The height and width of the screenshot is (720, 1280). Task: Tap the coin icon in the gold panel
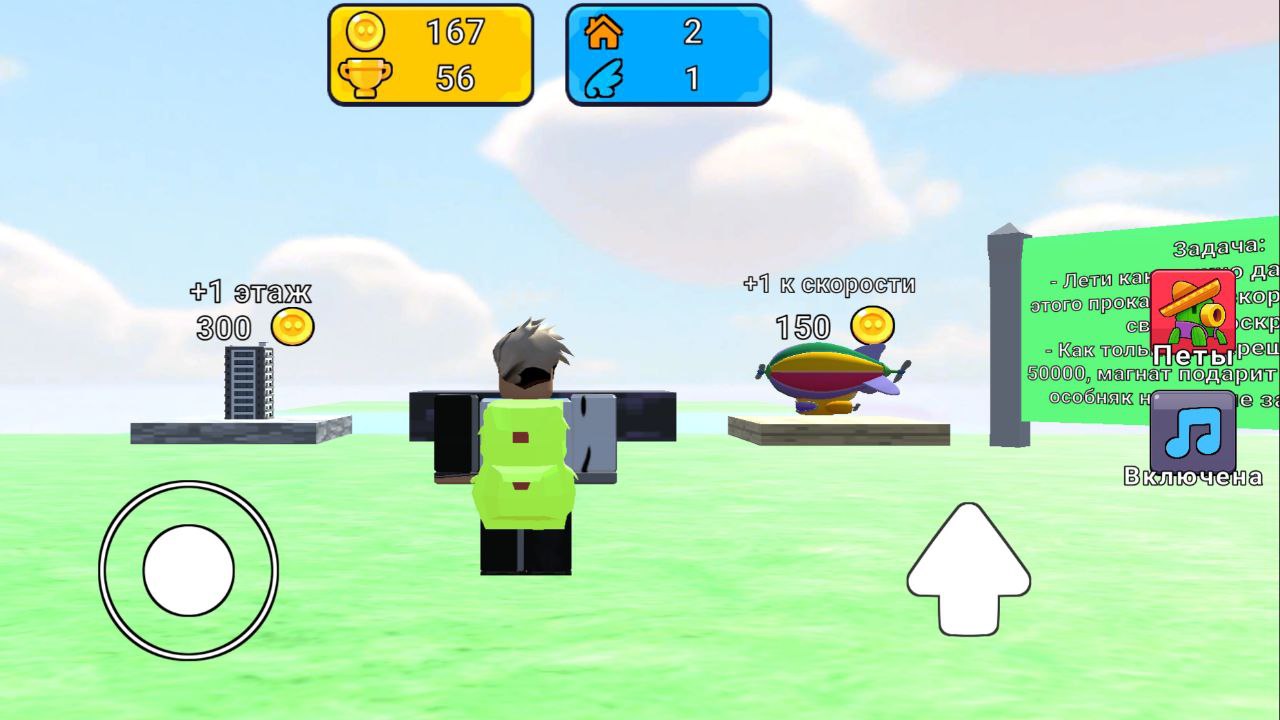click(x=366, y=32)
